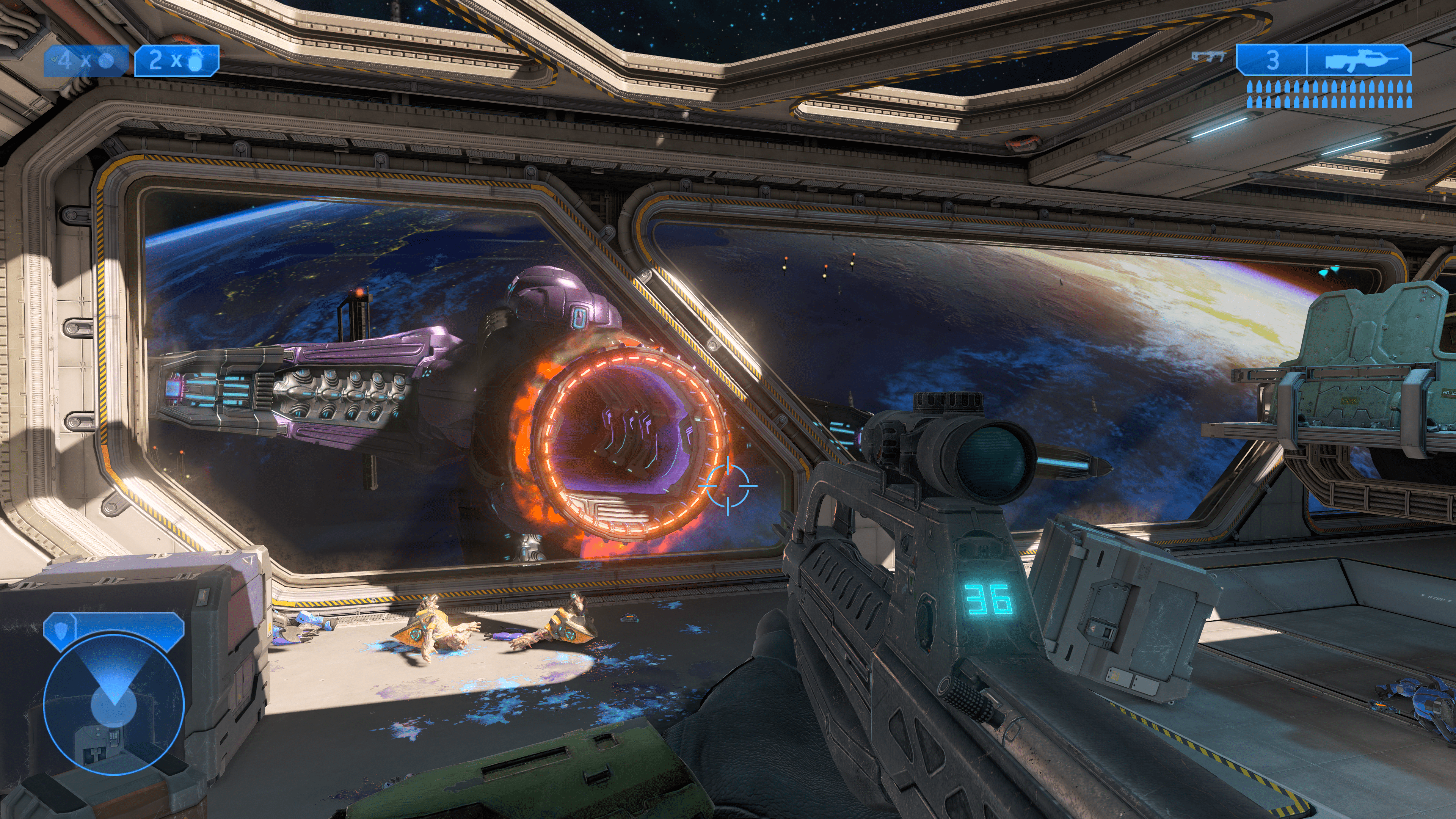1456x819 pixels.
Task: Select the plasma grenade counter
Action: coord(86,60)
